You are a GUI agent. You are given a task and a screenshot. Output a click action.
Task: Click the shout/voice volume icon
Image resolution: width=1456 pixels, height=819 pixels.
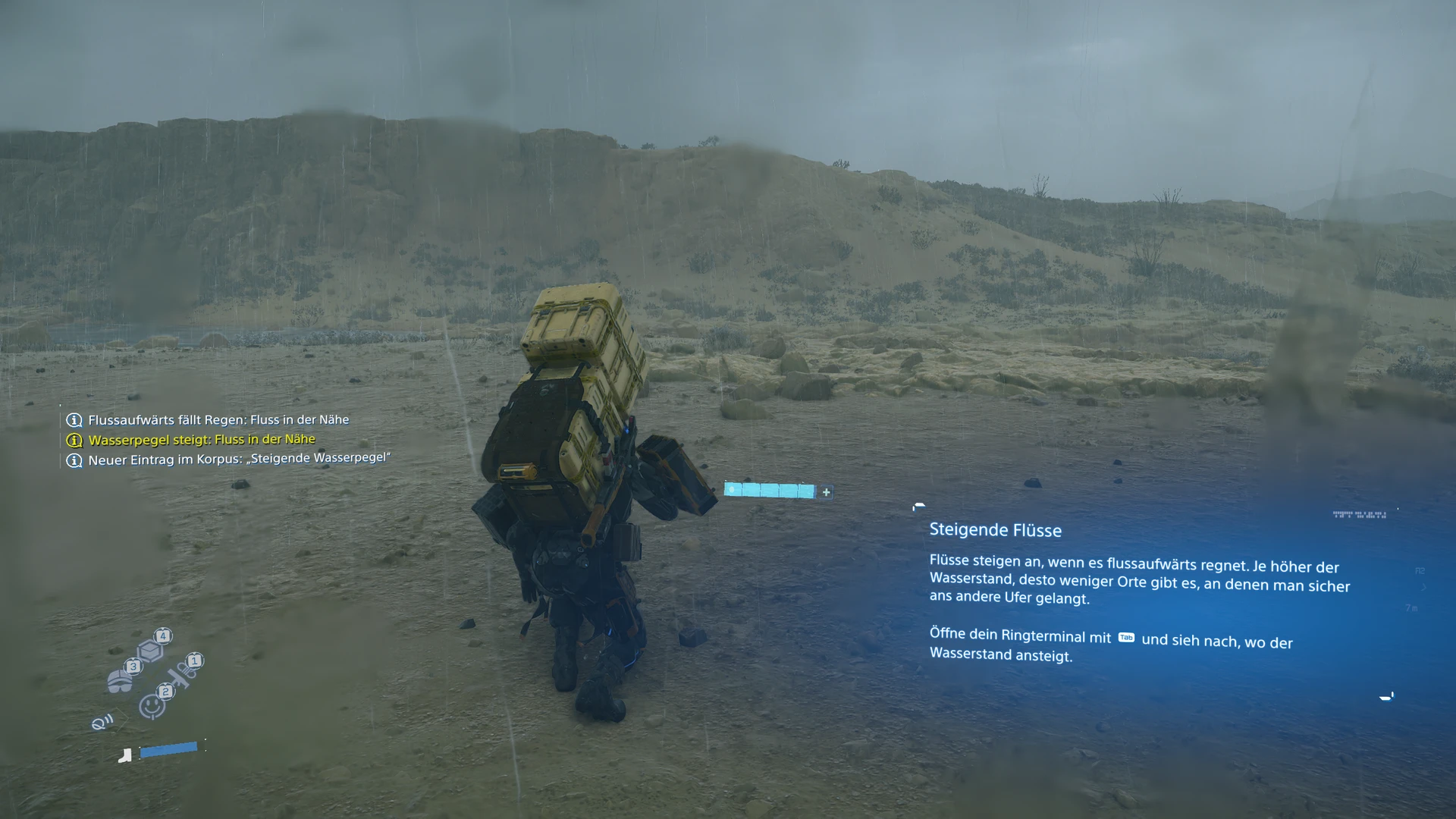tap(102, 722)
